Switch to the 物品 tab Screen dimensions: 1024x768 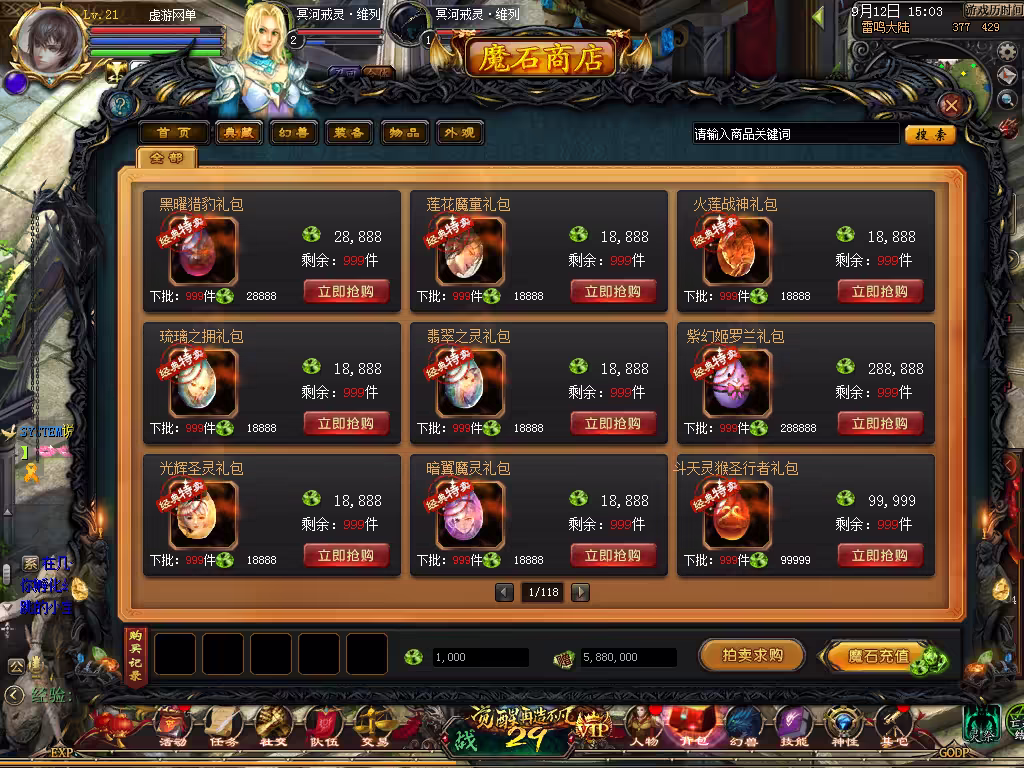click(x=404, y=133)
